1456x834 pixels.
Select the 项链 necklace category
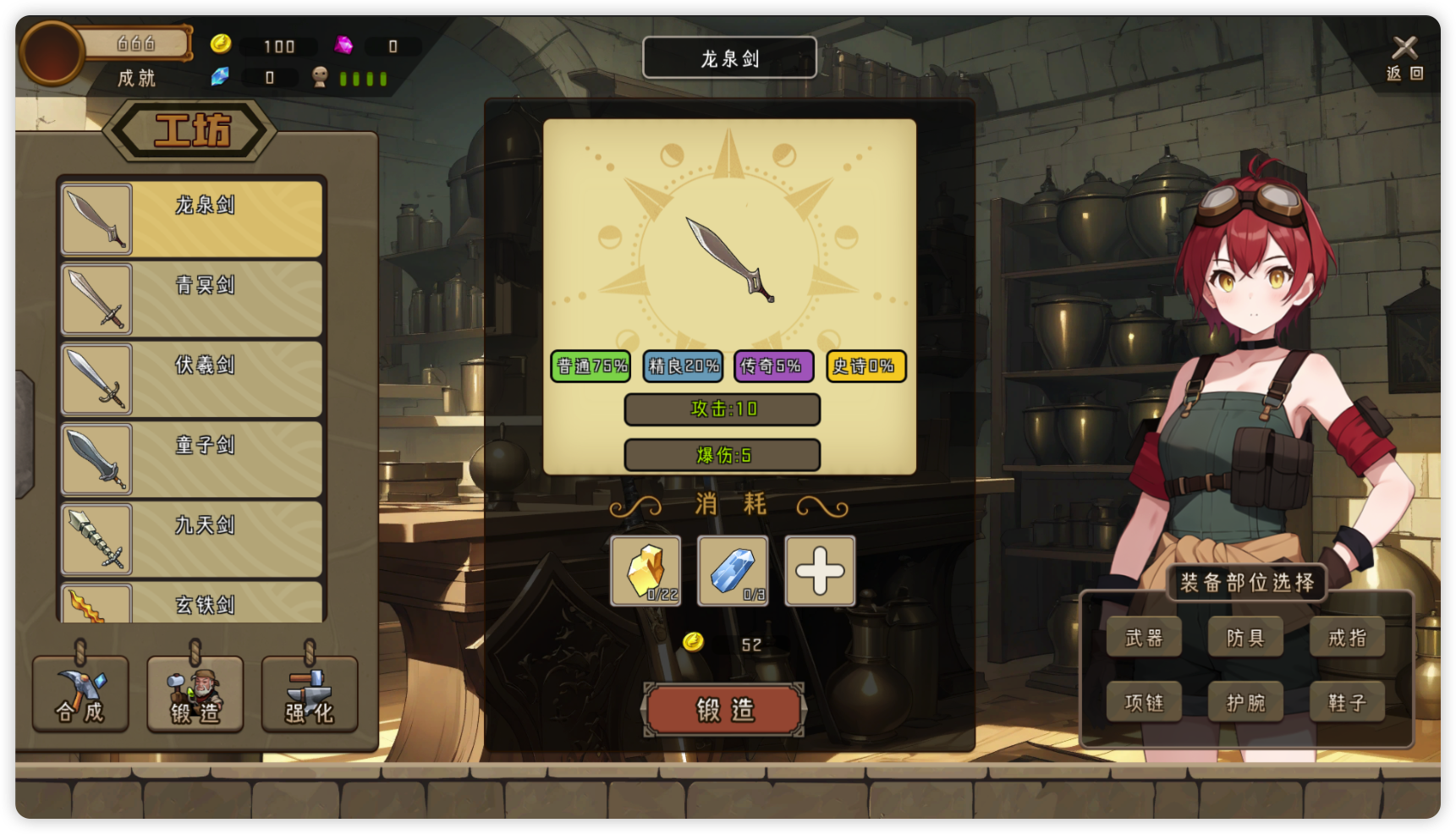(1144, 702)
